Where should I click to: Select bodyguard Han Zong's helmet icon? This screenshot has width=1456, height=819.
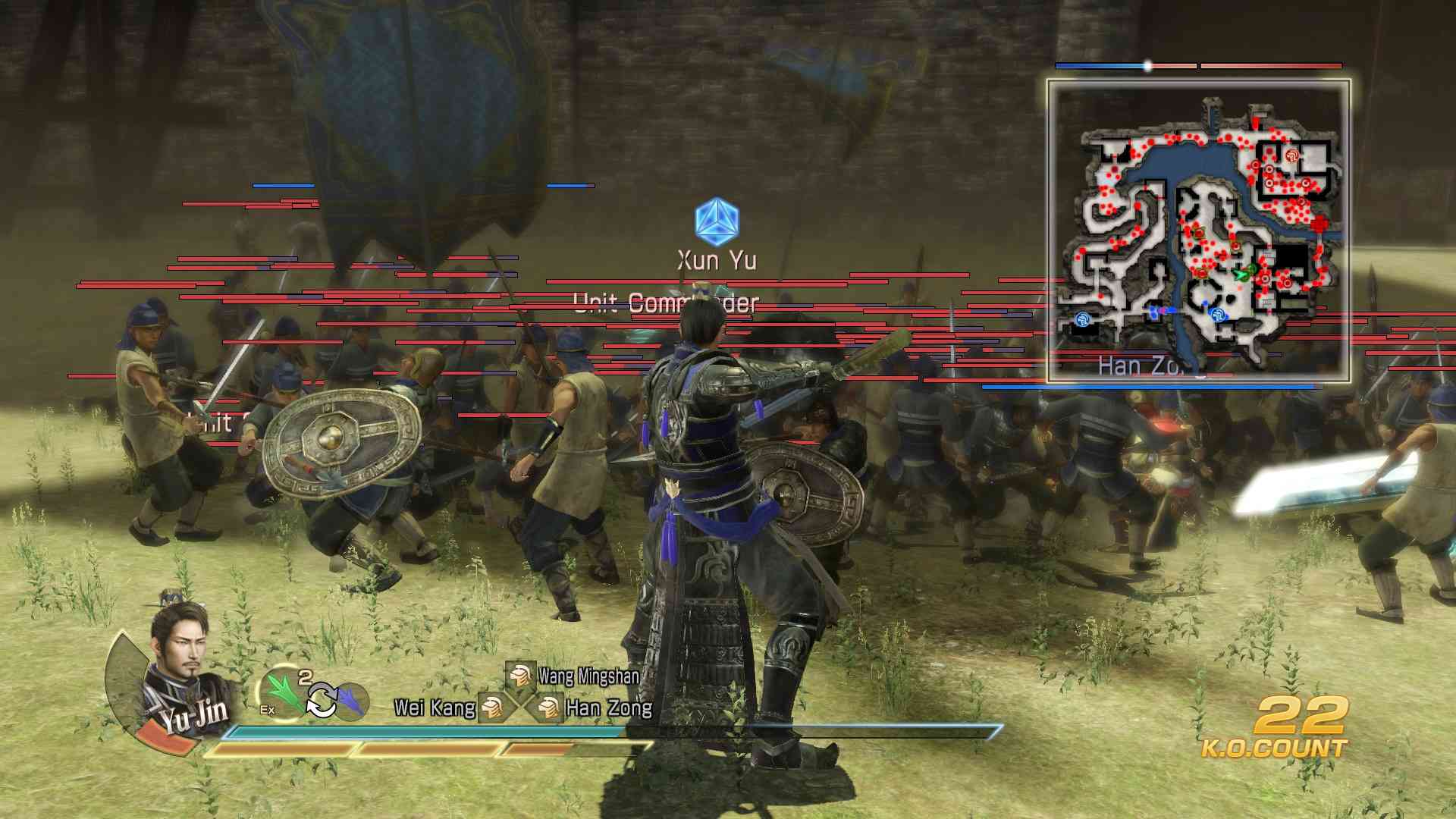[x=547, y=709]
